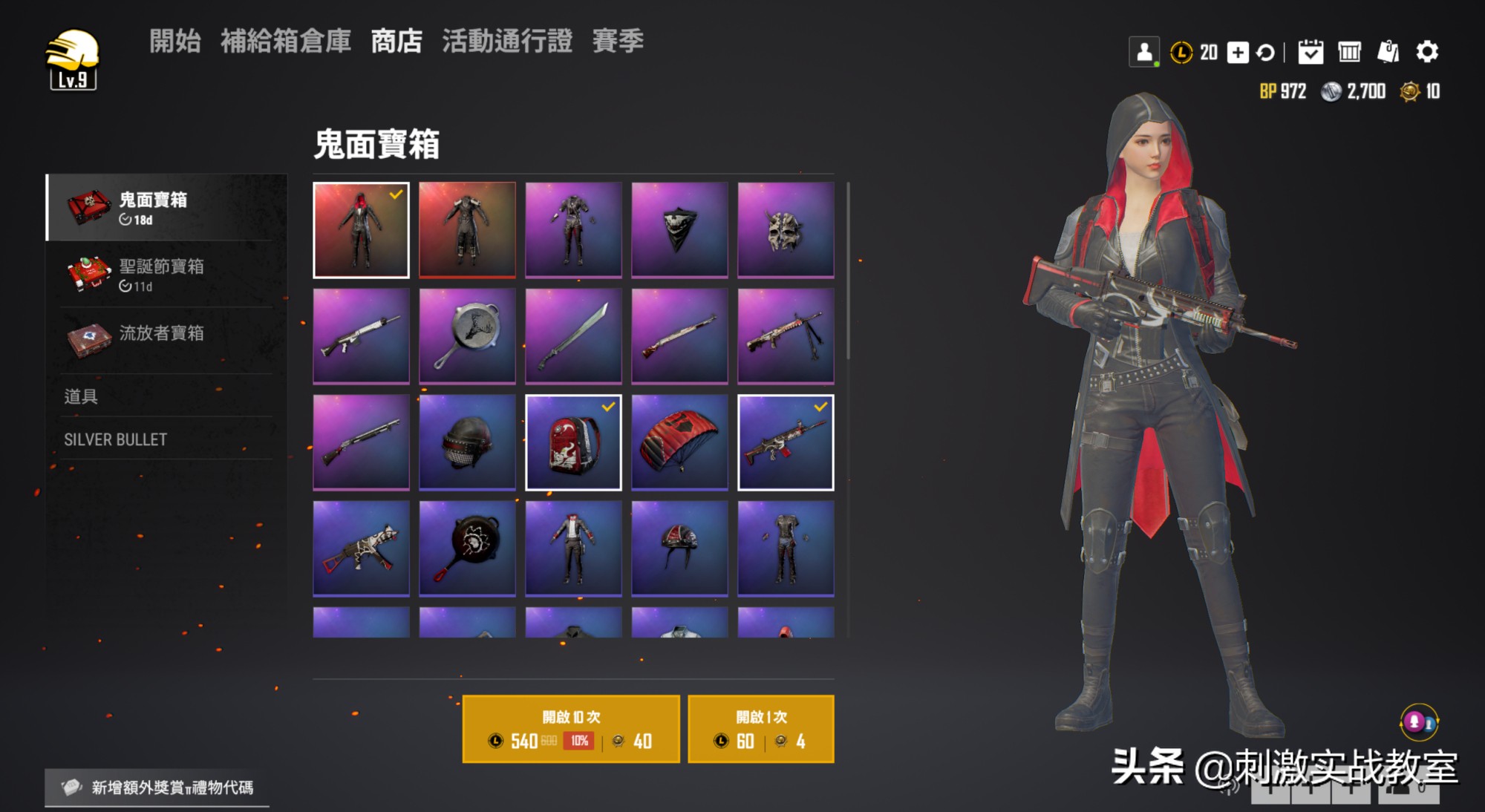Open the settings gear icon
The width and height of the screenshot is (1485, 812).
[x=1429, y=52]
